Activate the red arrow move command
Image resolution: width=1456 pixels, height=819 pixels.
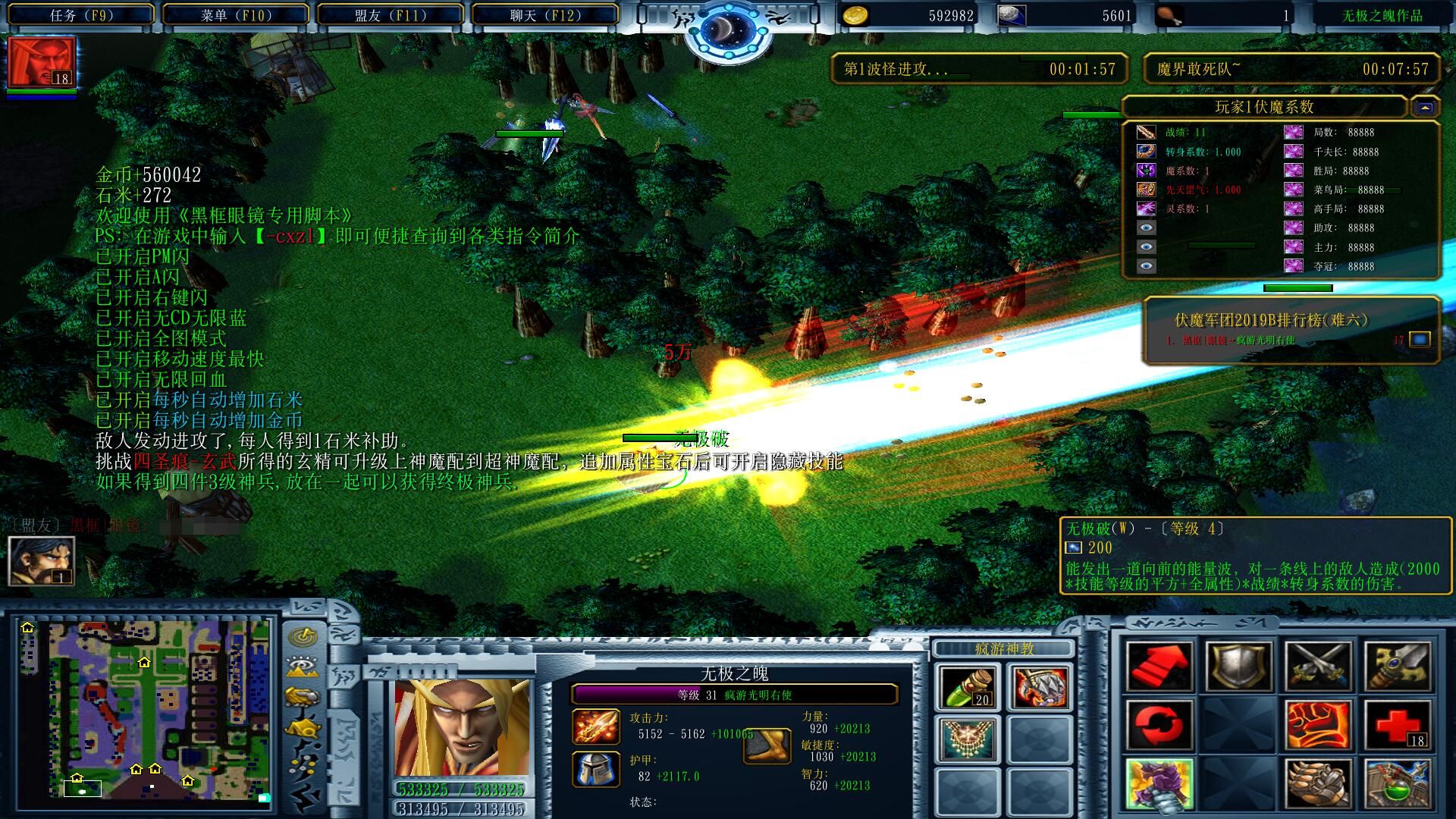point(1159,667)
